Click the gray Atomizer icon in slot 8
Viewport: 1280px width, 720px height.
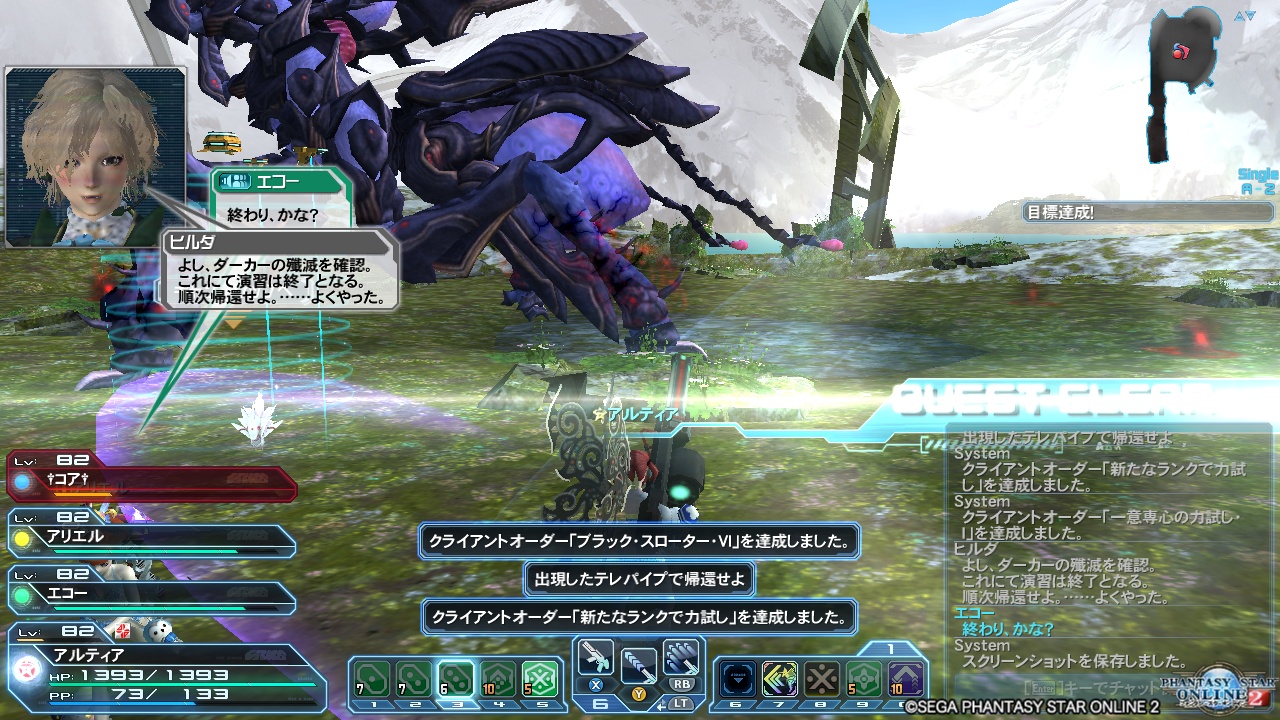pos(821,678)
